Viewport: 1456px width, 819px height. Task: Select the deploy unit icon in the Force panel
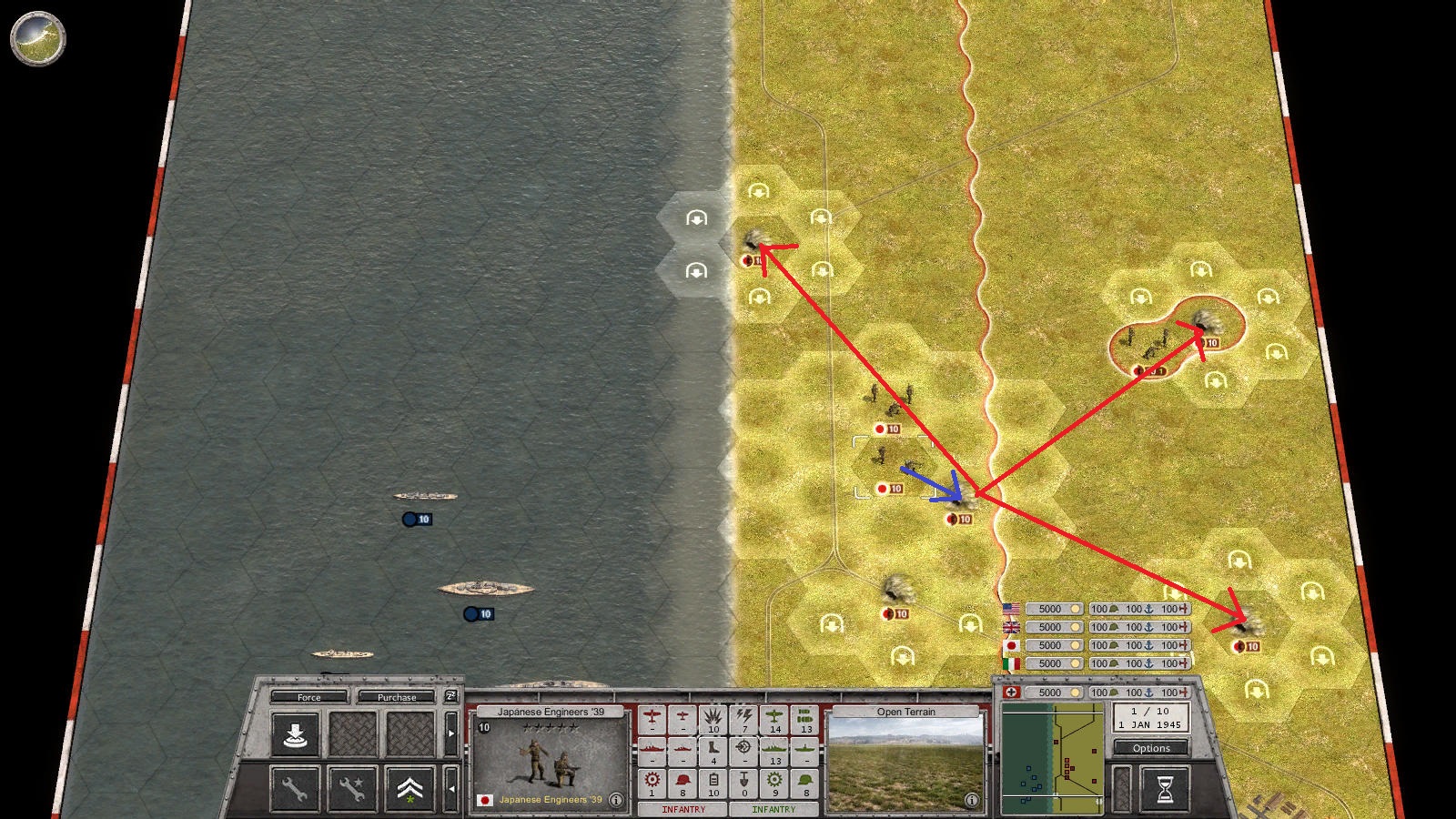point(296,733)
